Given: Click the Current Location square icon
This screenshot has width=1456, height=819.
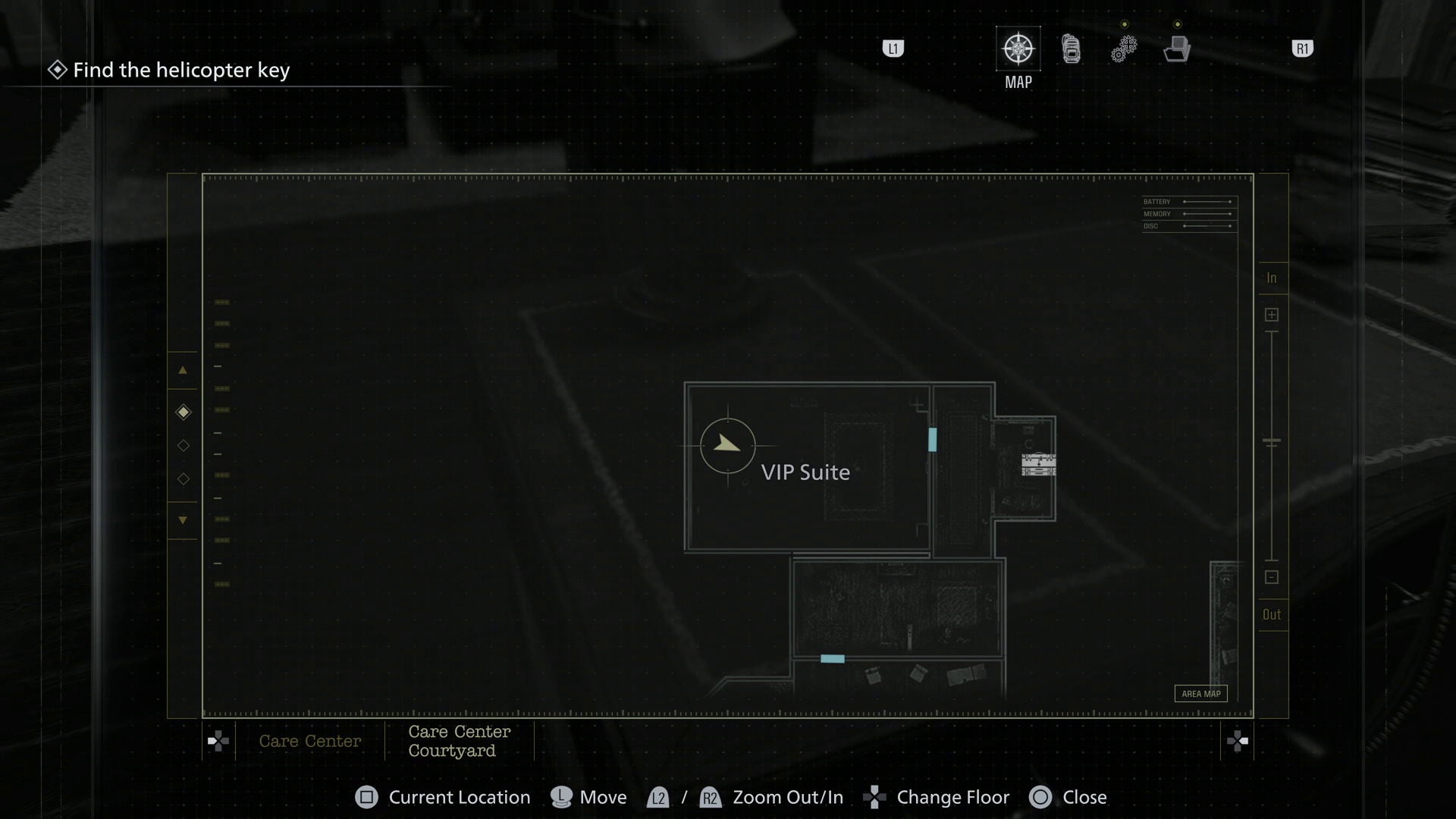Looking at the screenshot, I should point(367,797).
